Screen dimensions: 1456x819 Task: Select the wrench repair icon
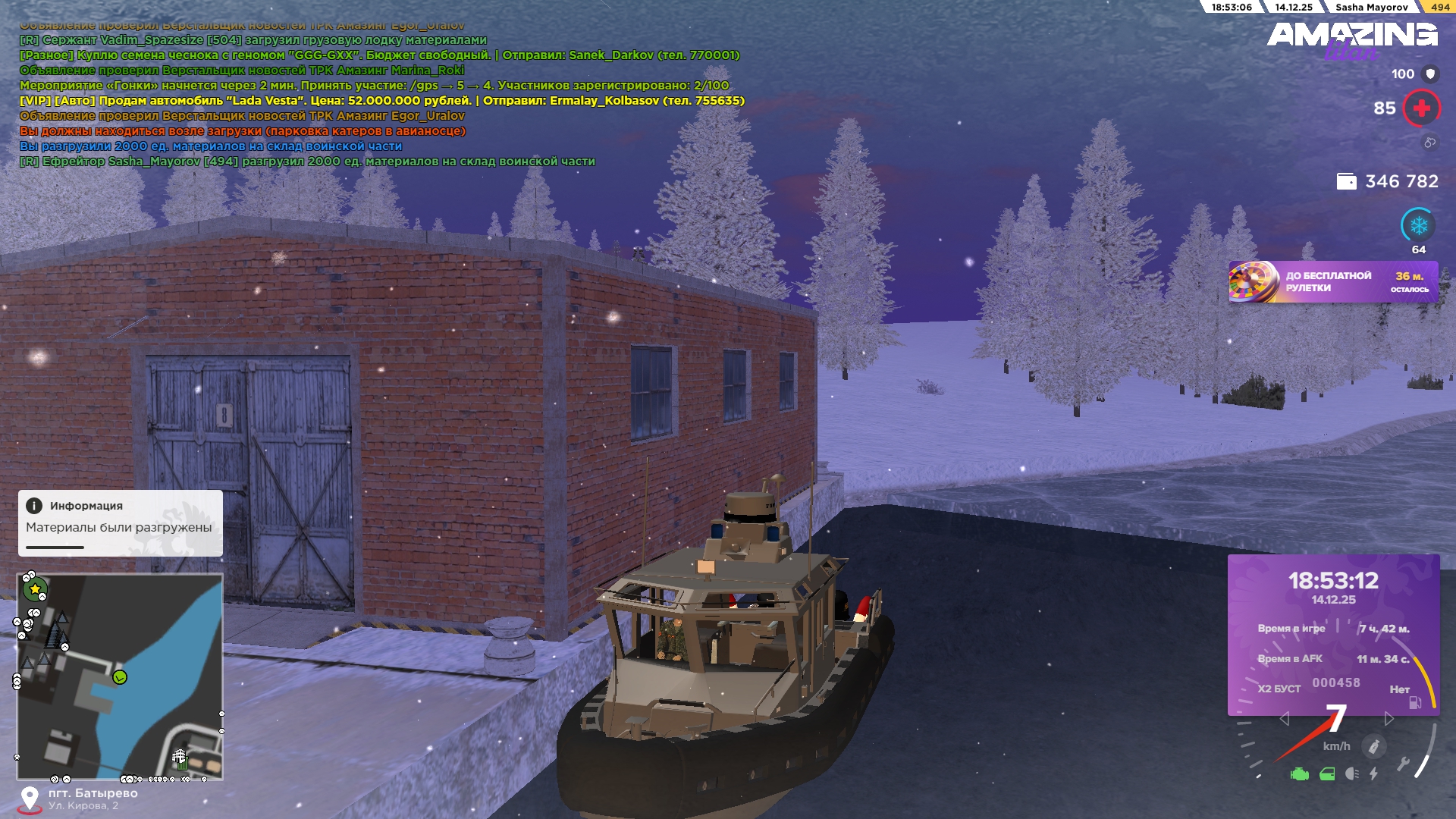(1403, 764)
